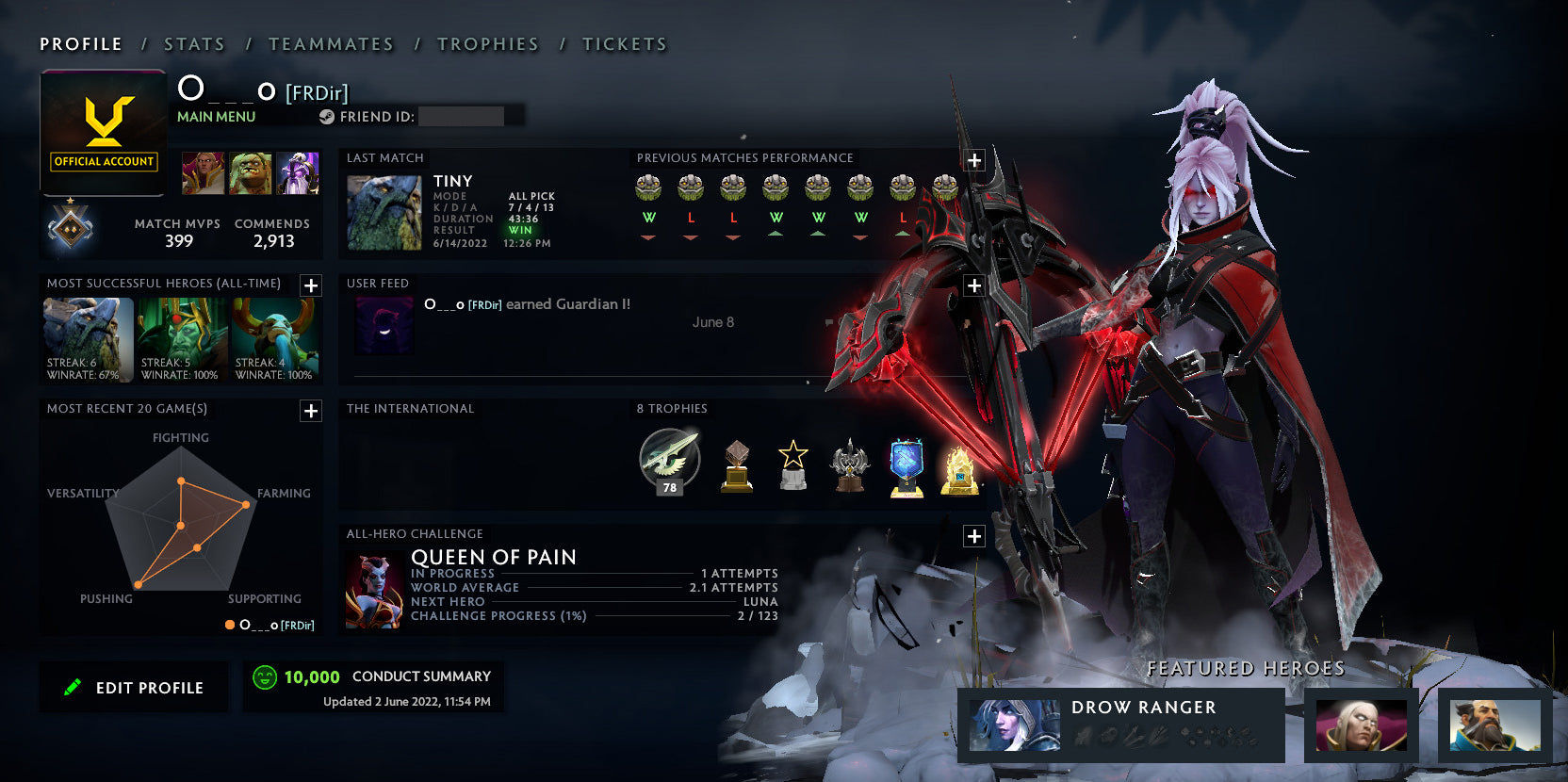The width and height of the screenshot is (1568, 782).
Task: Click the MAIN MENU link
Action: click(x=216, y=116)
